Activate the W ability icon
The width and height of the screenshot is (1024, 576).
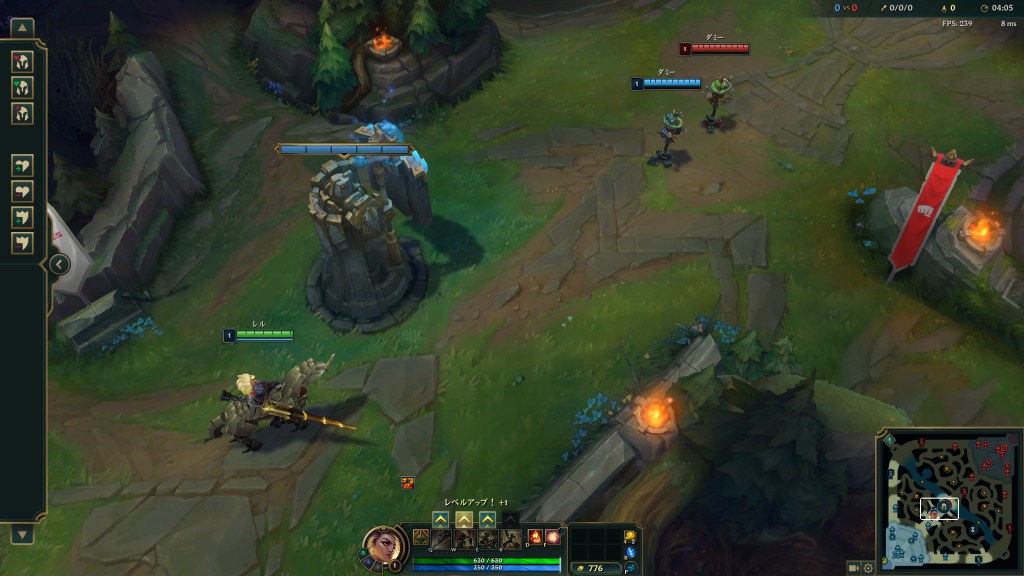point(464,539)
